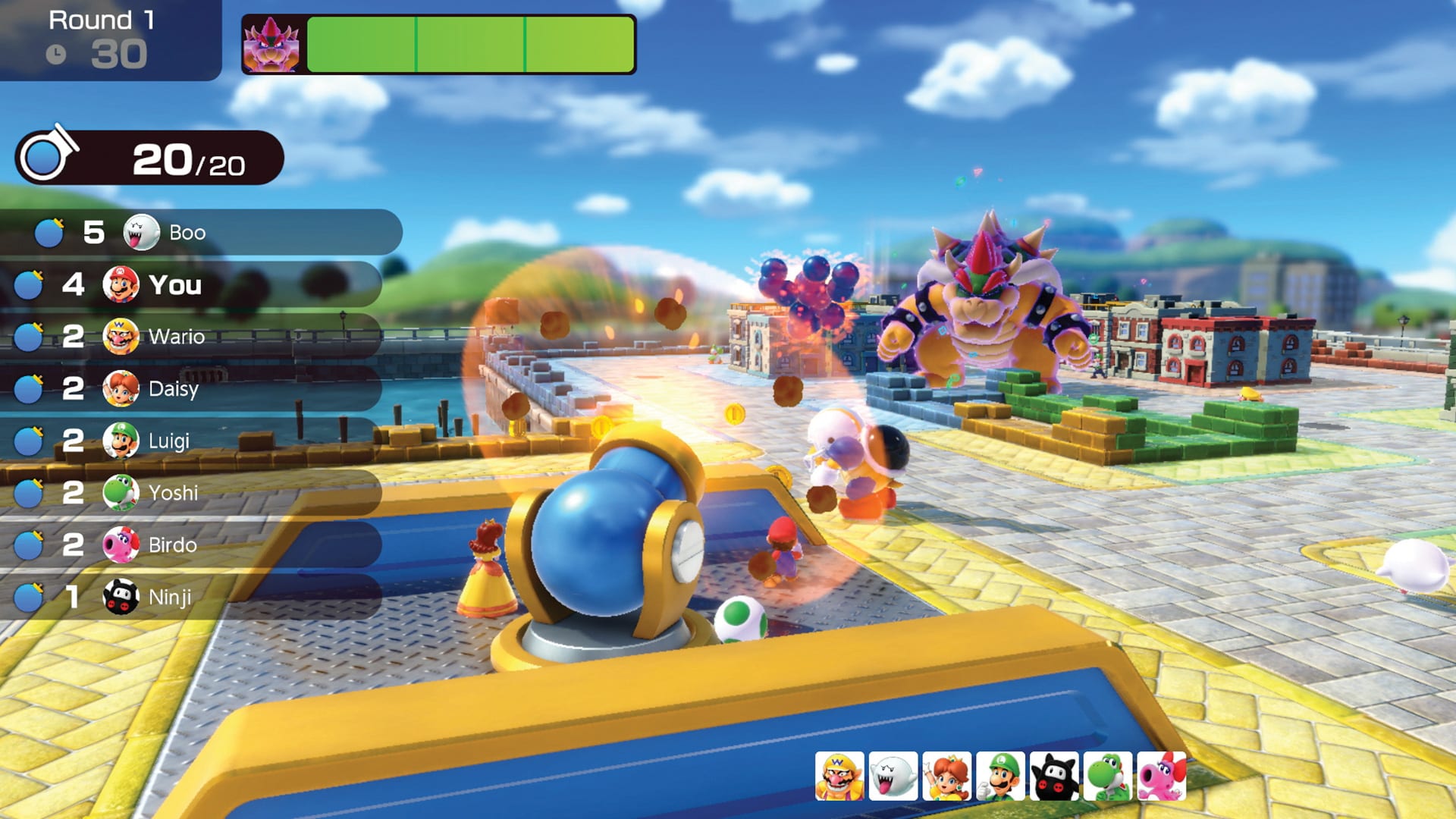This screenshot has width=1456, height=819.
Task: Select the Birdo portrait in bottom roster
Action: pos(1162,777)
